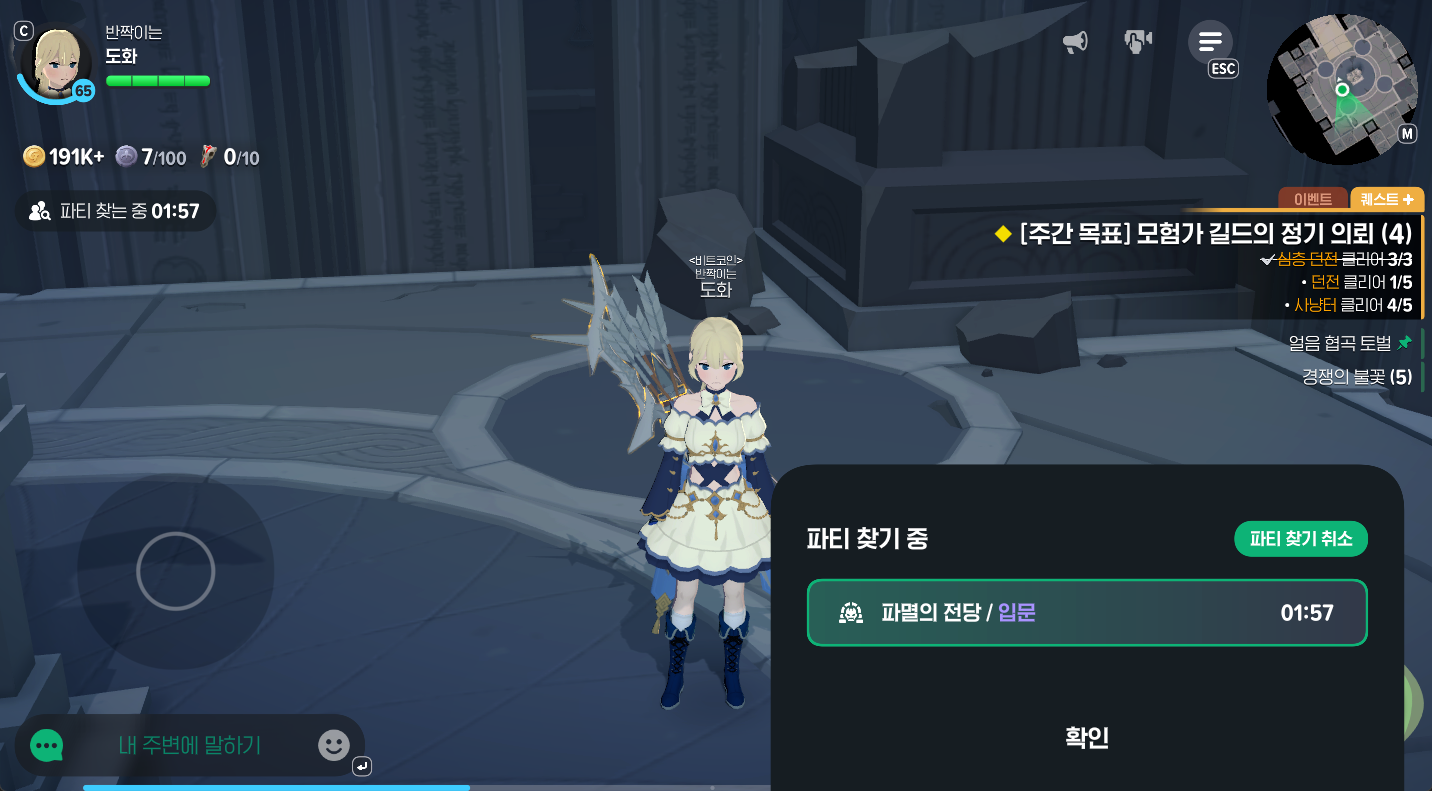Click the character's green HP bar
The height and width of the screenshot is (791, 1432).
(158, 80)
